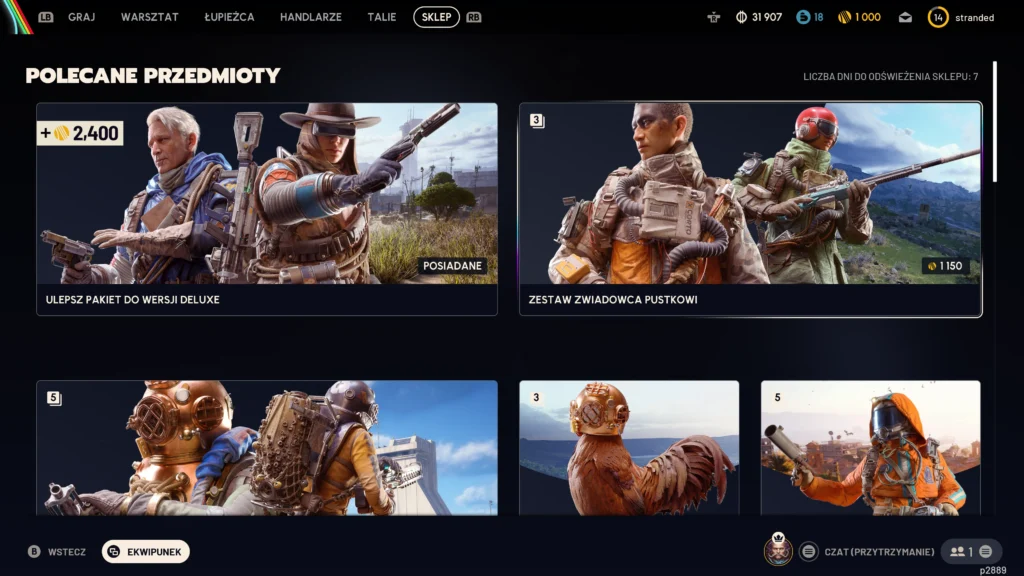Click the gold coin balance showing 1 000

point(859,17)
